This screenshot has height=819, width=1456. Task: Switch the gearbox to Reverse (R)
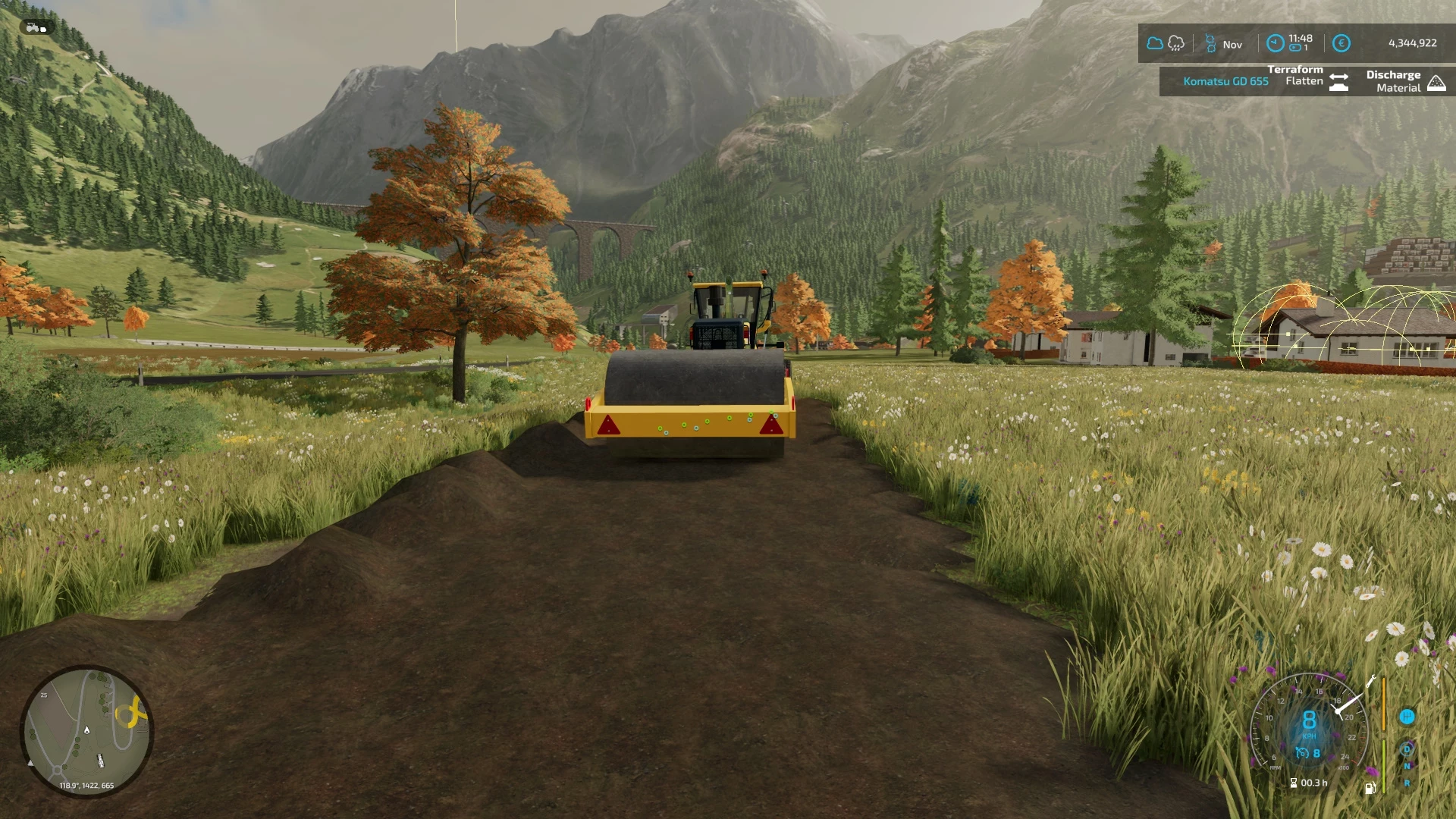click(x=1407, y=783)
